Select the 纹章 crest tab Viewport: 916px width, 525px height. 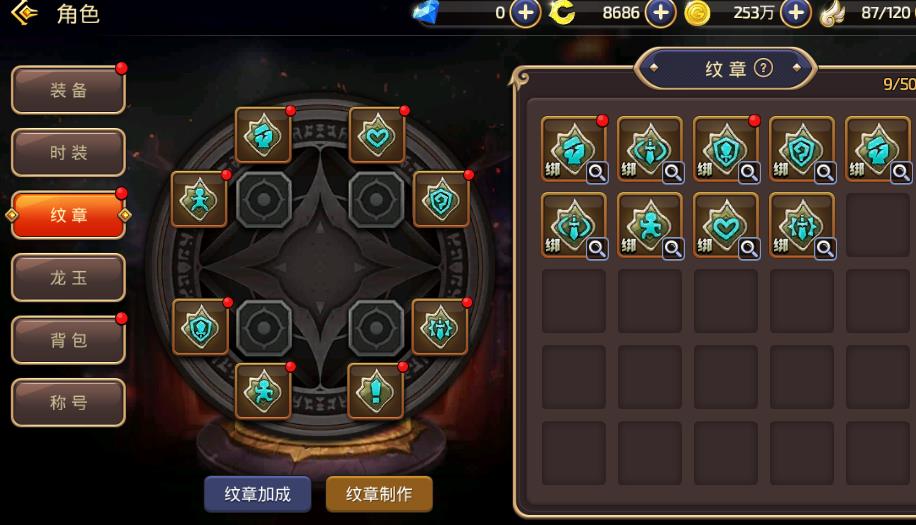coord(68,215)
